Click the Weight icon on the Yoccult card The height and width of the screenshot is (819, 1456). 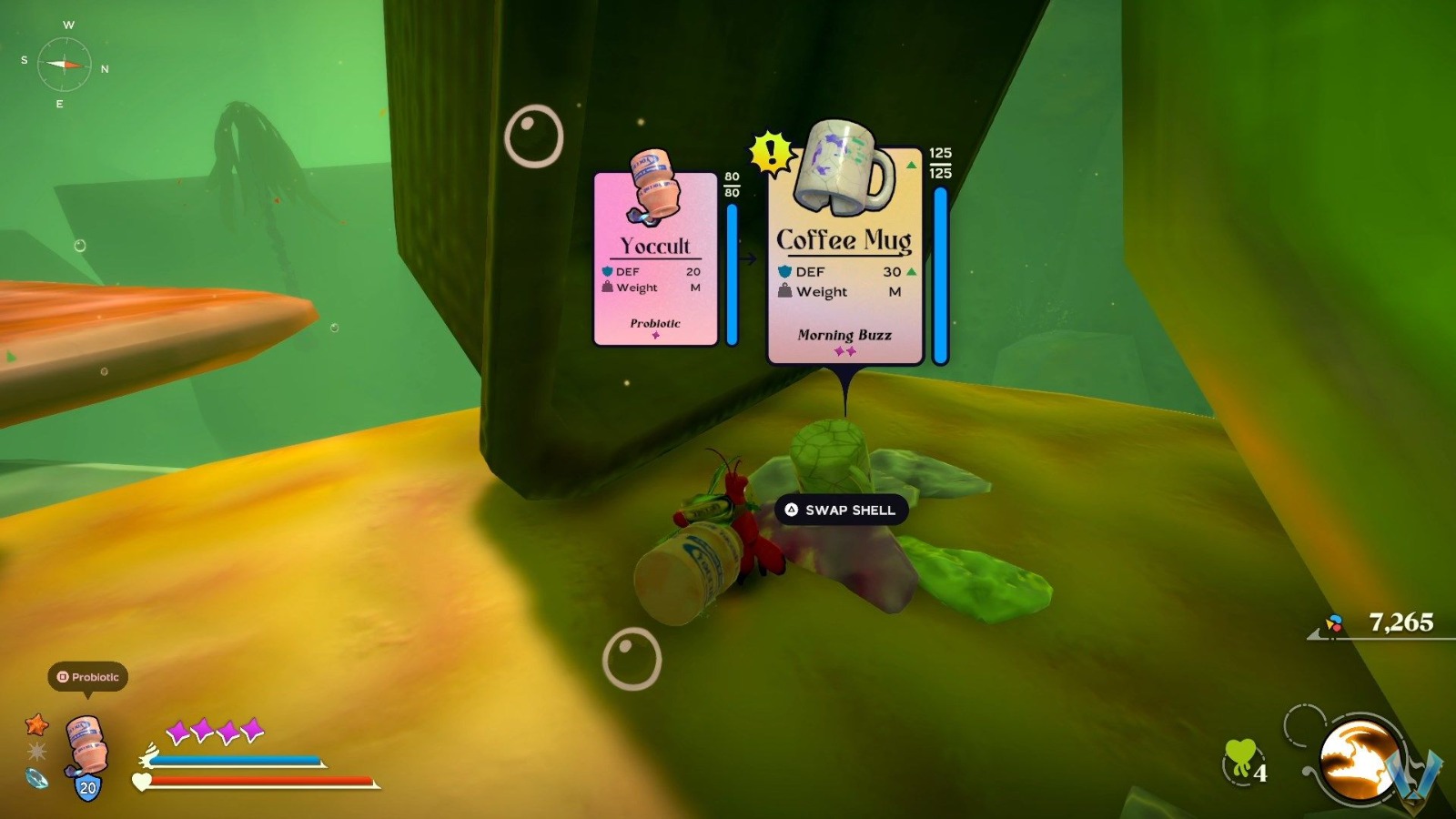[x=607, y=288]
